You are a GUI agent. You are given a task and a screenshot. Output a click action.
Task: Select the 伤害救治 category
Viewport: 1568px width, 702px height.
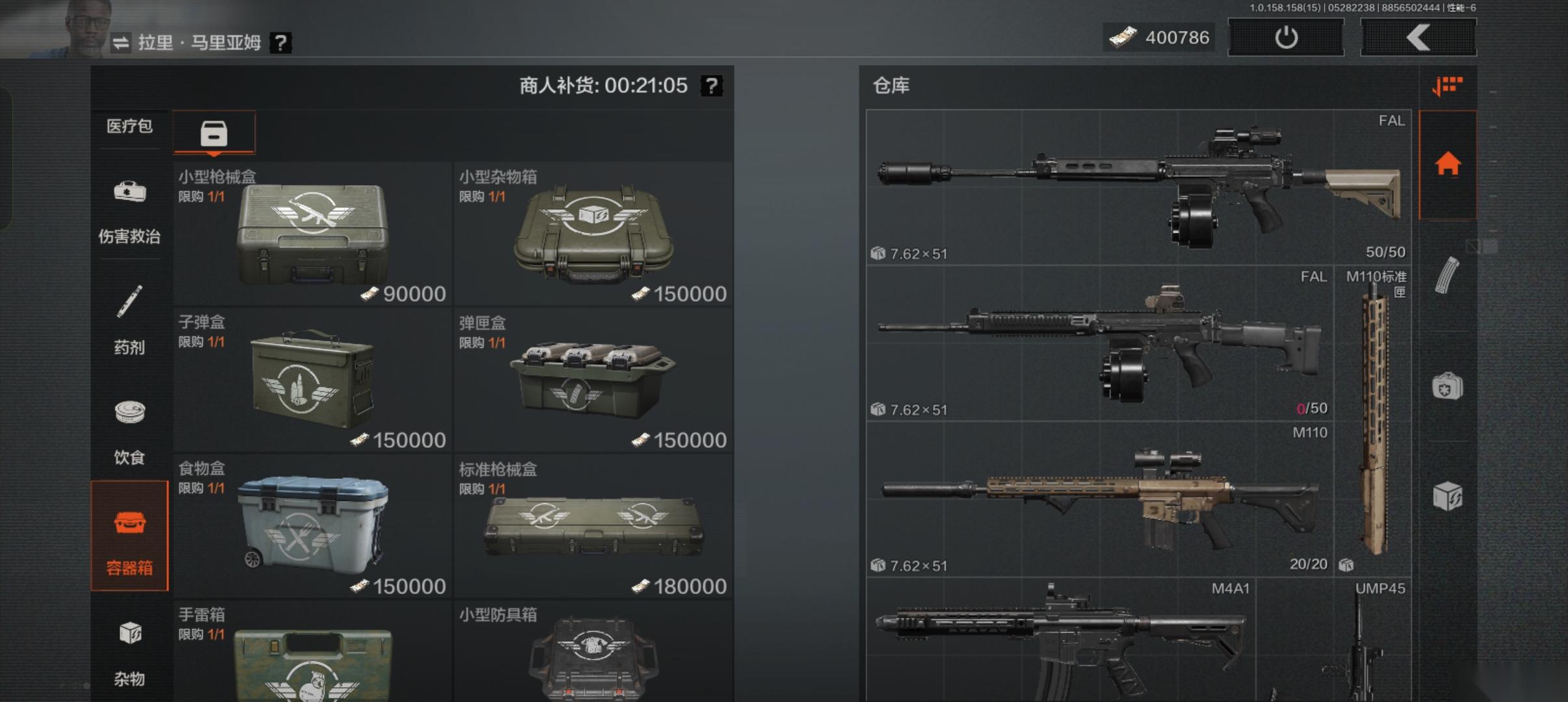coord(129,209)
